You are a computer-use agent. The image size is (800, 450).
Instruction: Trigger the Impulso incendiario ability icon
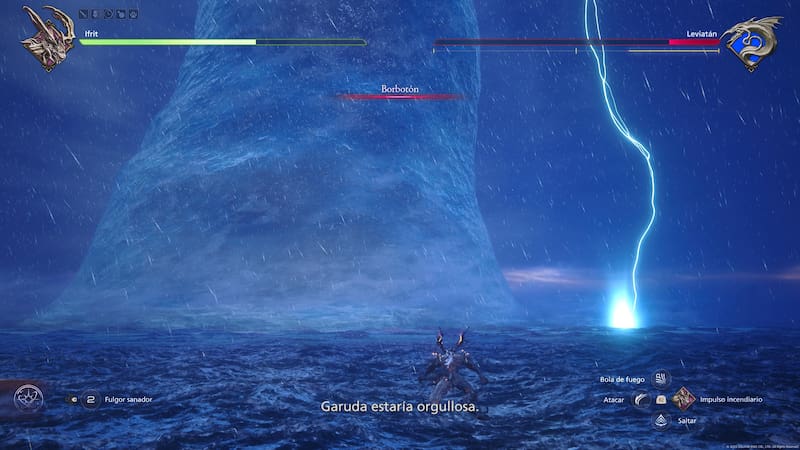click(x=684, y=399)
